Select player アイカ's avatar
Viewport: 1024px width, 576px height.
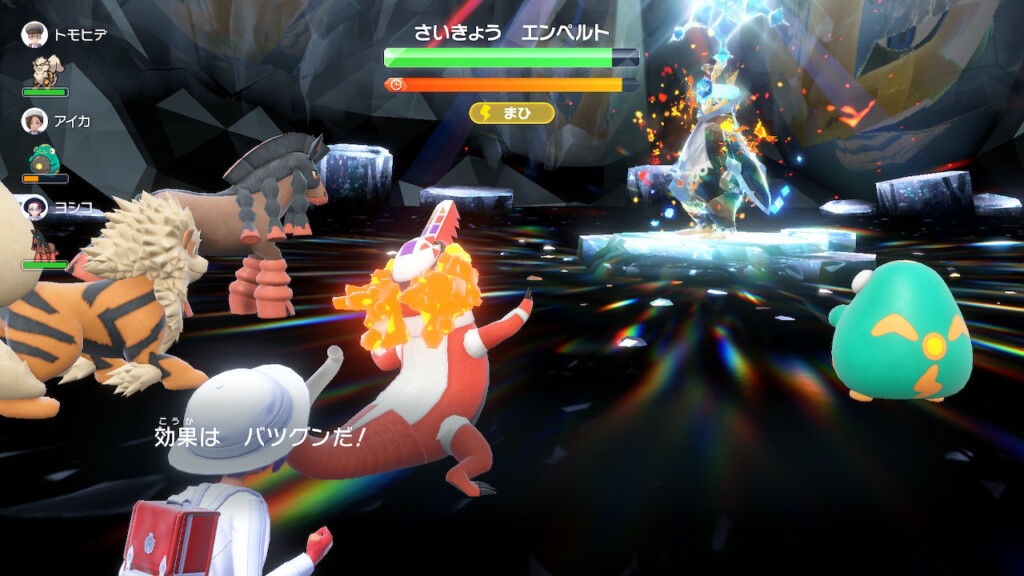(35, 120)
